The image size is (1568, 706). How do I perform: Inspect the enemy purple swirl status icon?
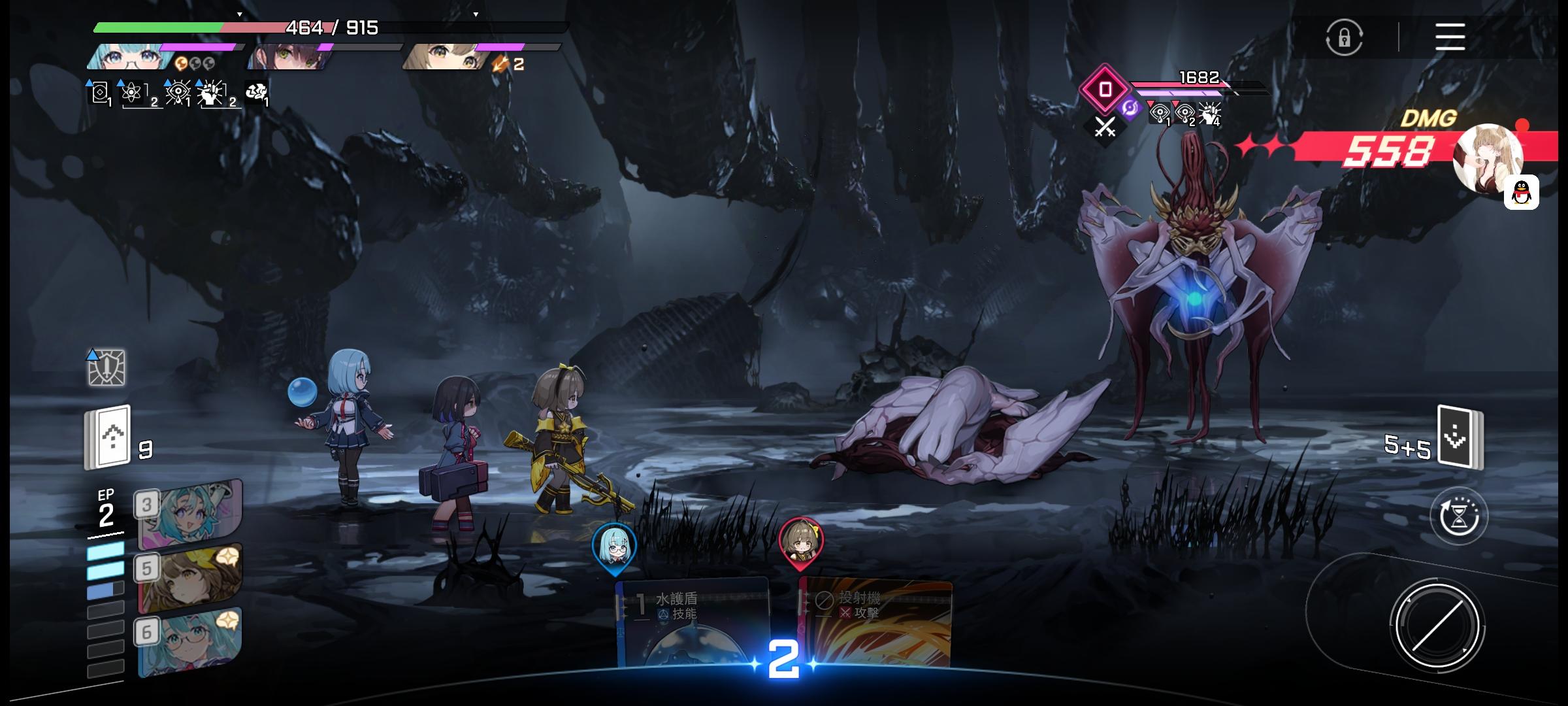click(1130, 108)
